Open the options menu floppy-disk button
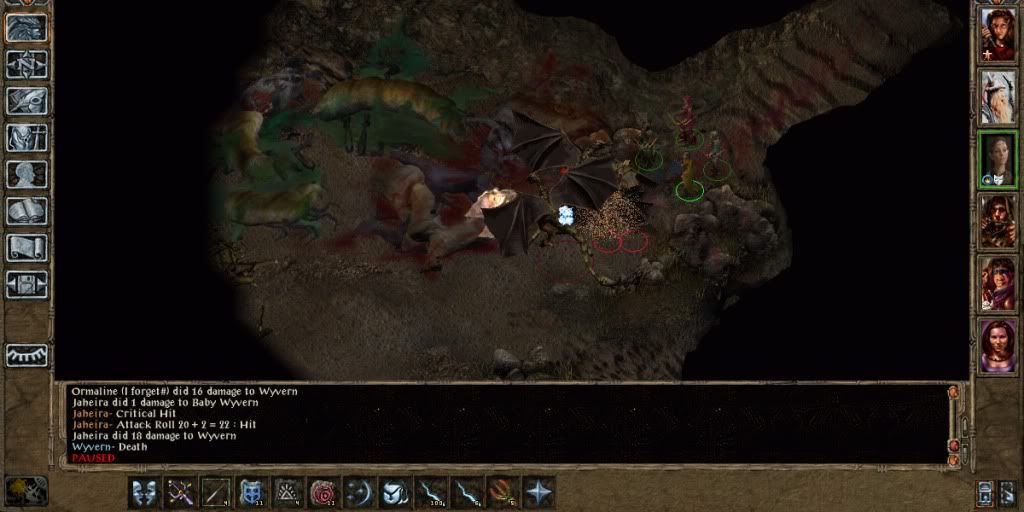The height and width of the screenshot is (512, 1024). tap(26, 284)
